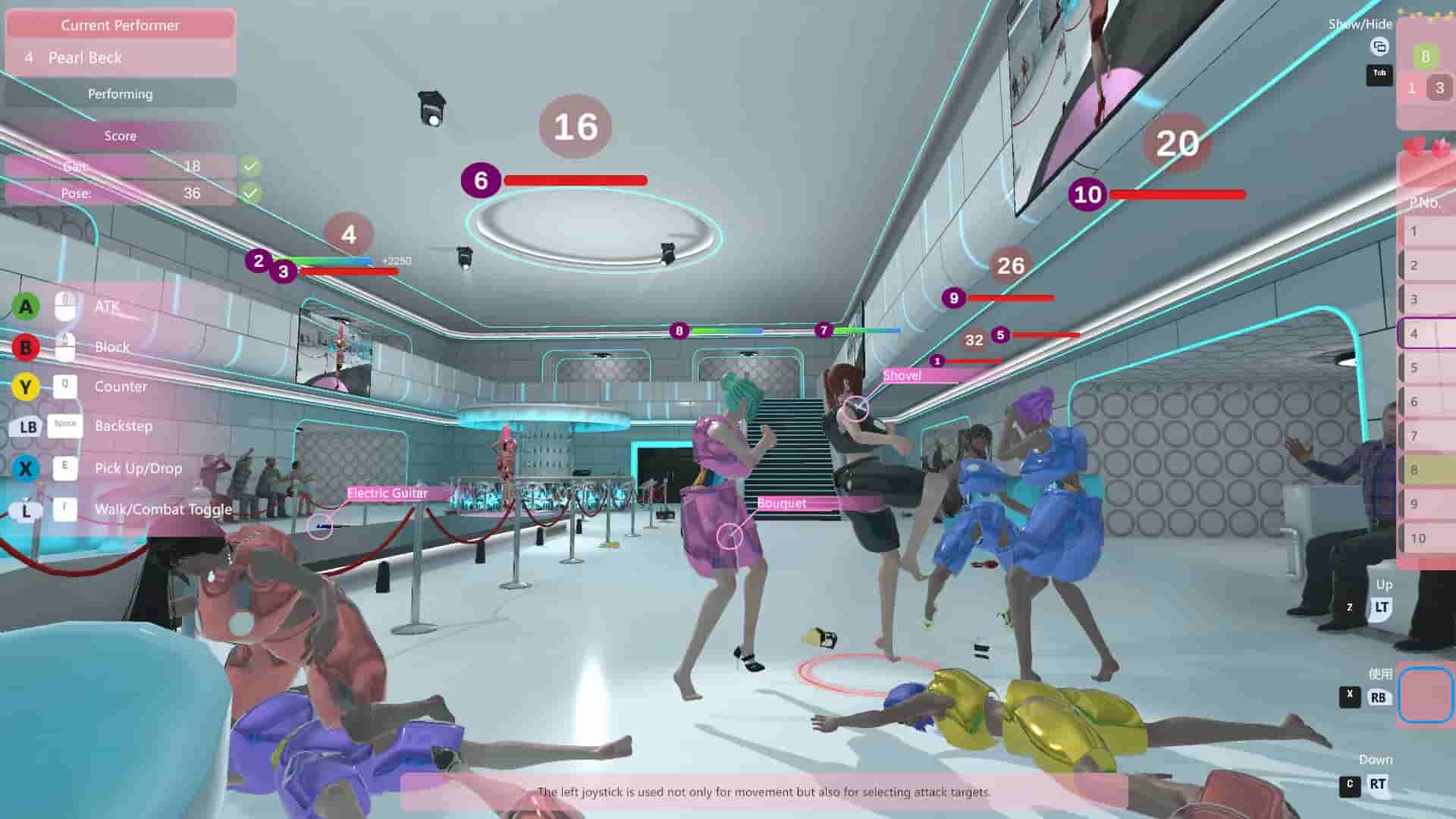The width and height of the screenshot is (1456, 819).
Task: Toggle Walk/Combat mode in action panel
Action: tap(163, 510)
